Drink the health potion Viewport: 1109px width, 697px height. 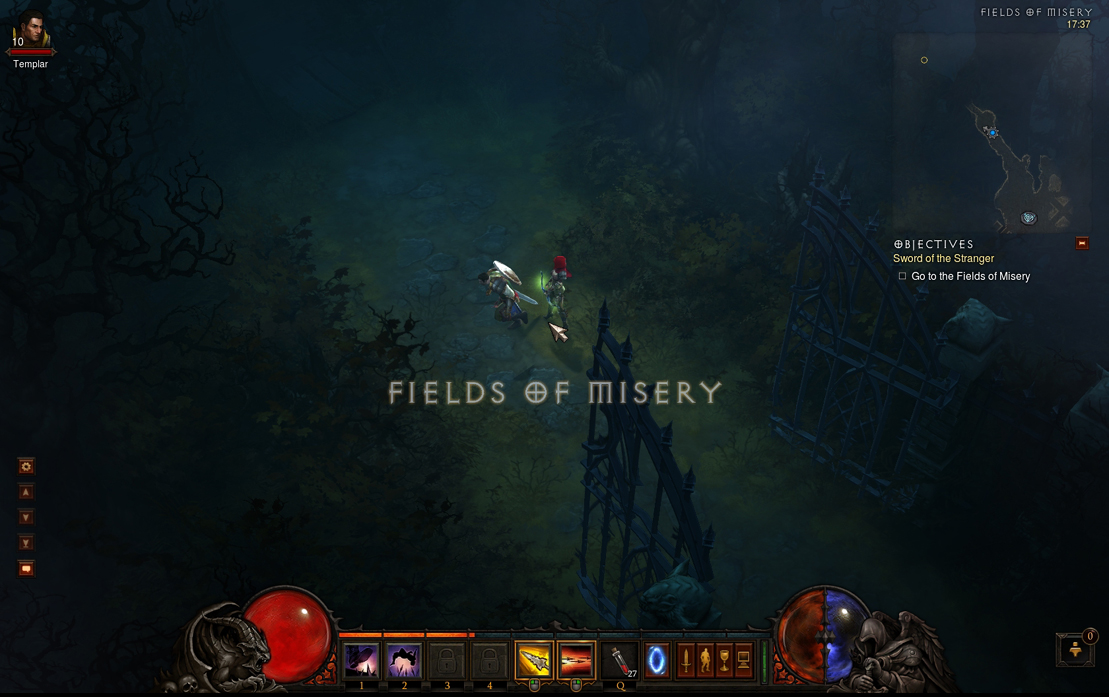(623, 661)
